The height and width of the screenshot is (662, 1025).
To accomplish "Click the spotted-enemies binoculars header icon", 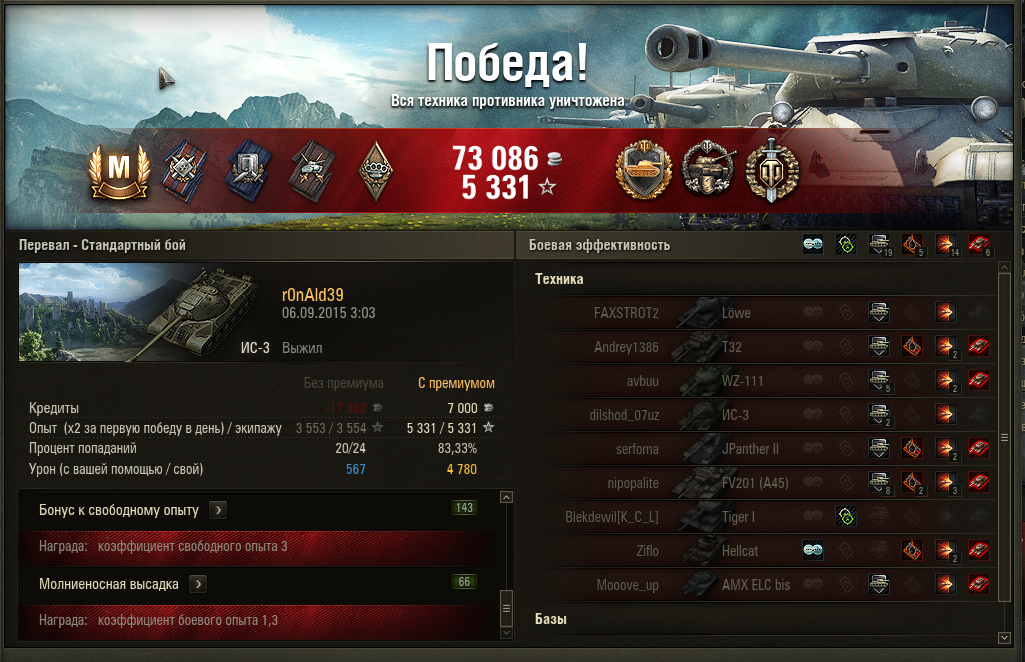I will click(x=813, y=245).
